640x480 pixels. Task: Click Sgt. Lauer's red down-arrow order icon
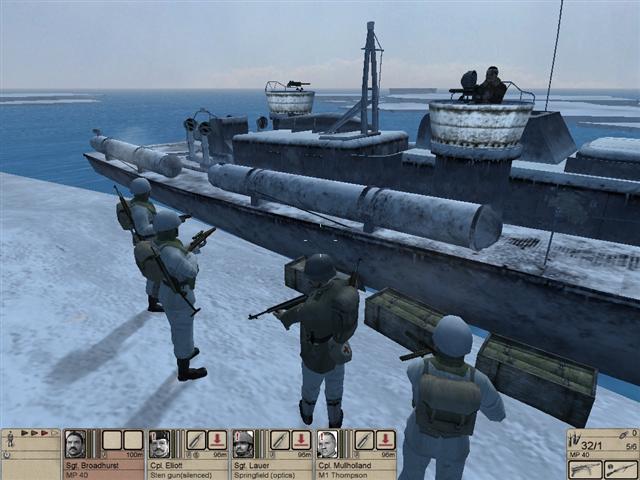click(x=301, y=440)
